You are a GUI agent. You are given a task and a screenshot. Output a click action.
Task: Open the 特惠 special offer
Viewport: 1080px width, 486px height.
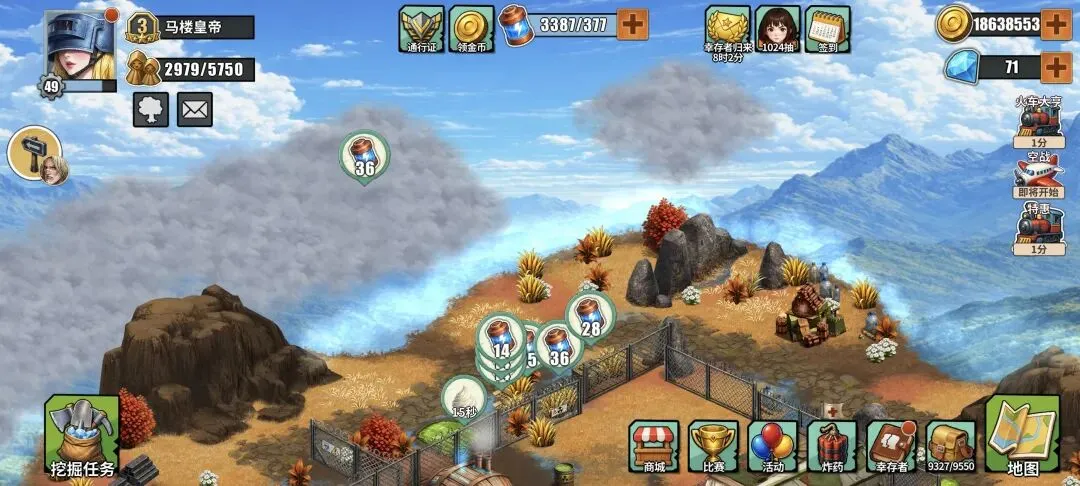1039,229
